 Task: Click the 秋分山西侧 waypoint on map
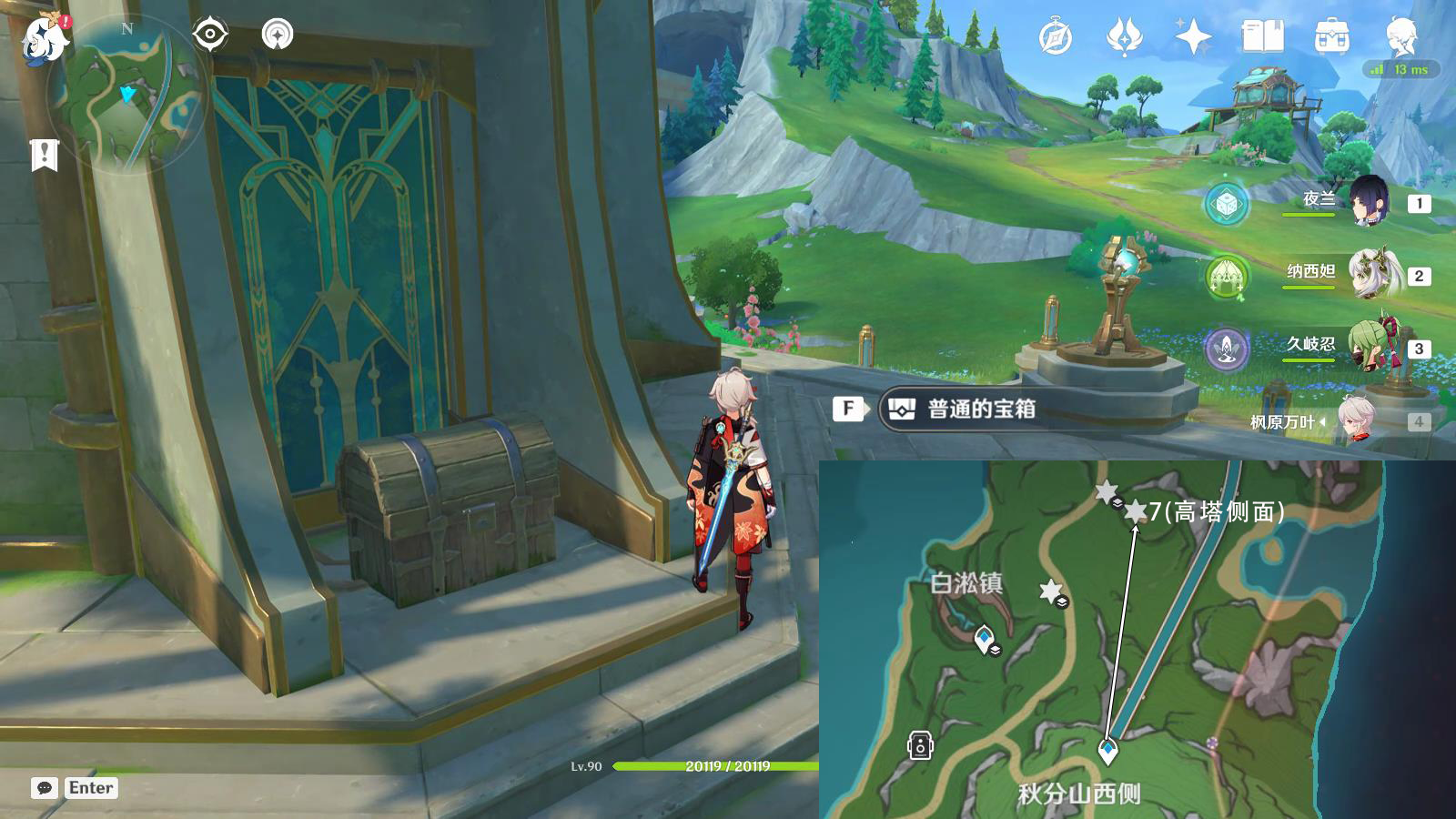[x=1107, y=752]
